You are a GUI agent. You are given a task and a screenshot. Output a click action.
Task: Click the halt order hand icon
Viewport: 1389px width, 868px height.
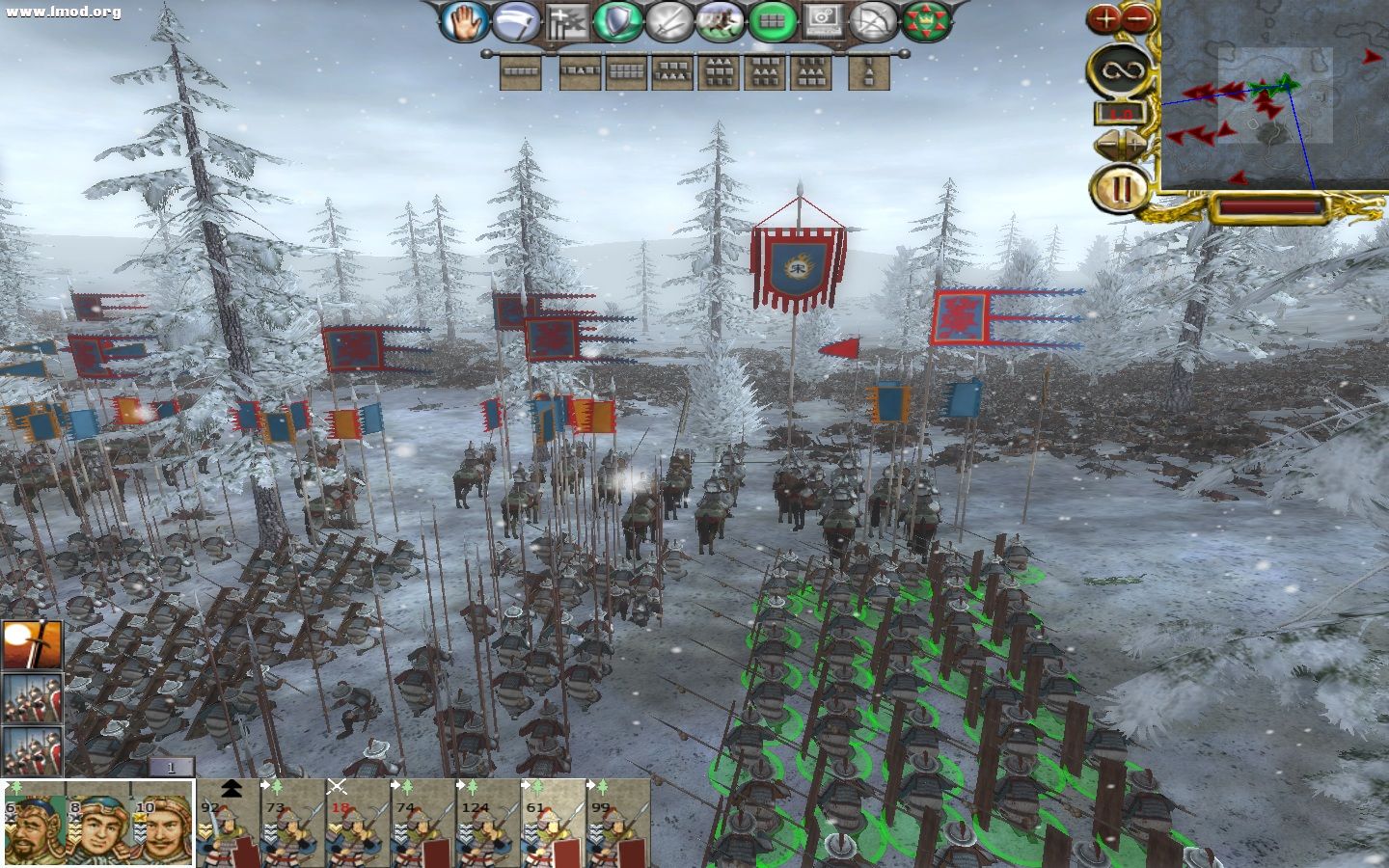465,21
